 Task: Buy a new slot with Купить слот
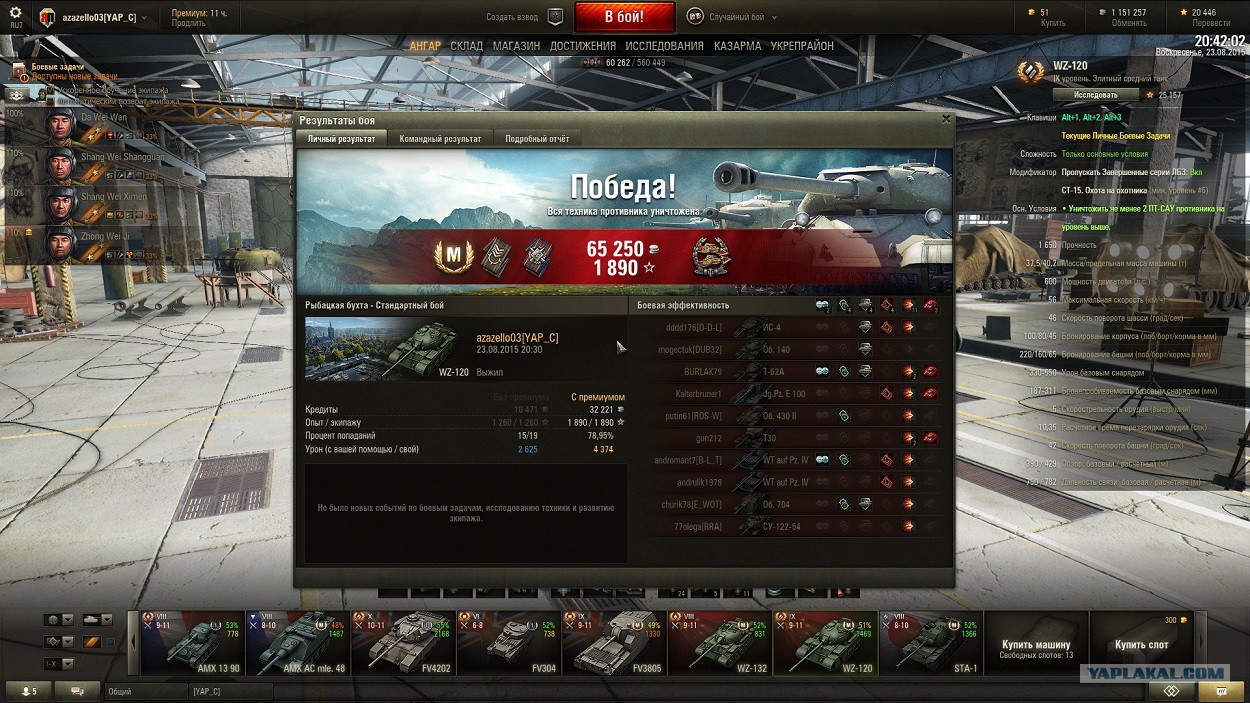click(x=1141, y=643)
